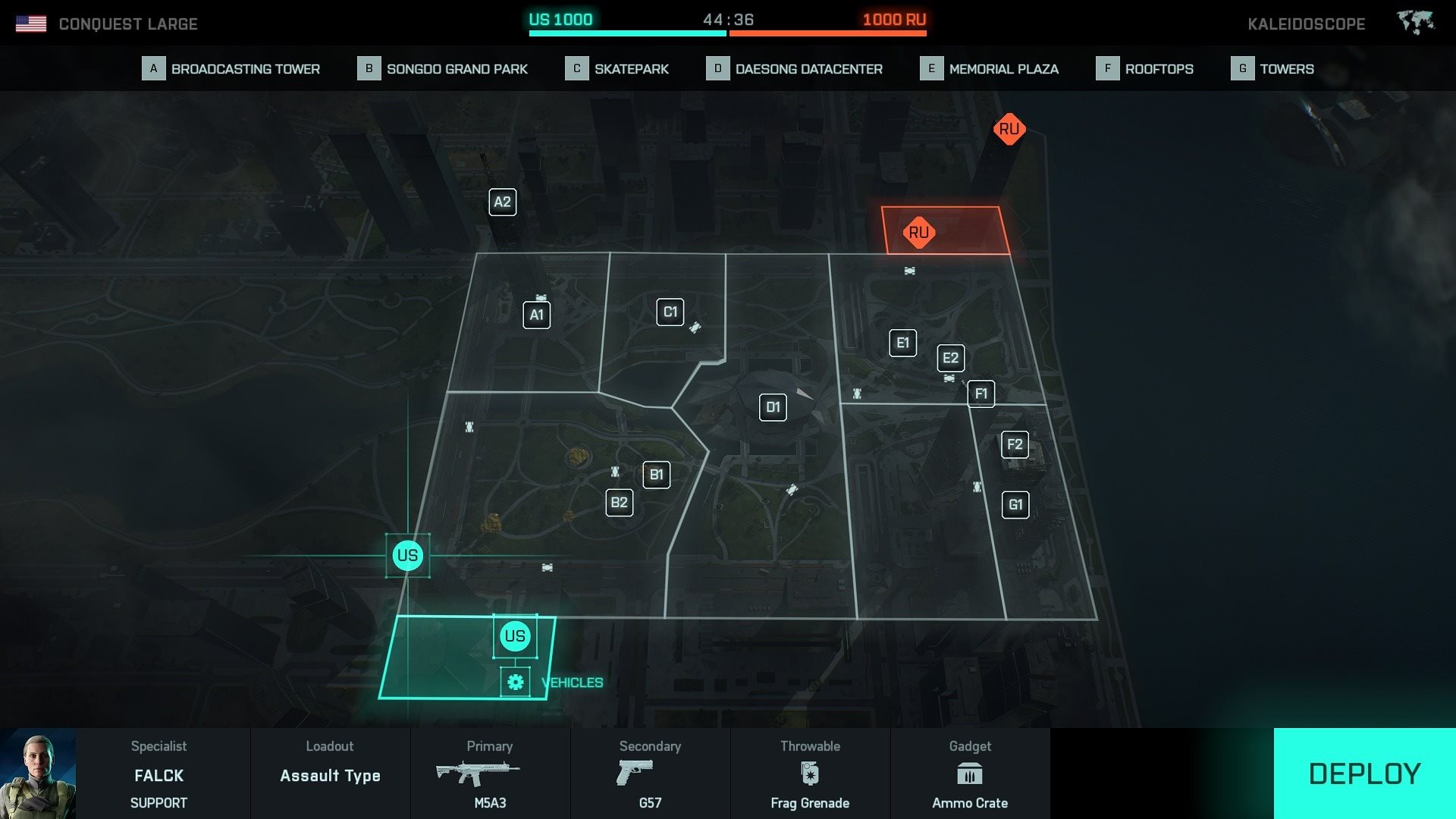Select the Broadcasting Tower legend entry
This screenshot has height=819, width=1456.
(x=231, y=69)
